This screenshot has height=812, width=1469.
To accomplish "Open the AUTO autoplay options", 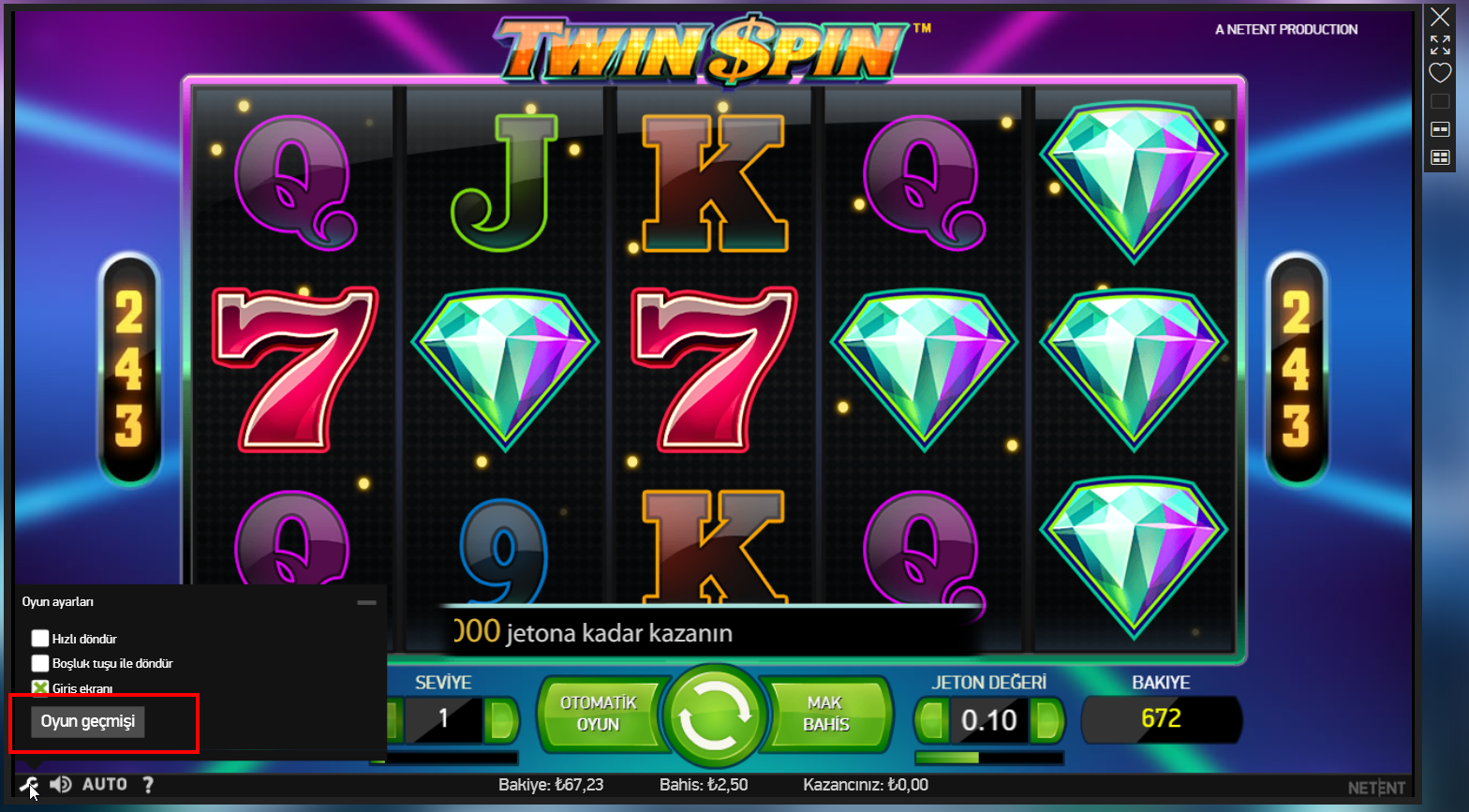I will (105, 785).
